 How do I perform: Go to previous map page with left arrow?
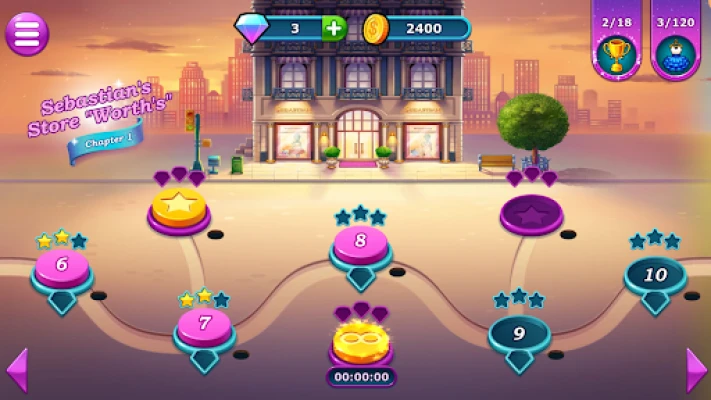click(16, 370)
